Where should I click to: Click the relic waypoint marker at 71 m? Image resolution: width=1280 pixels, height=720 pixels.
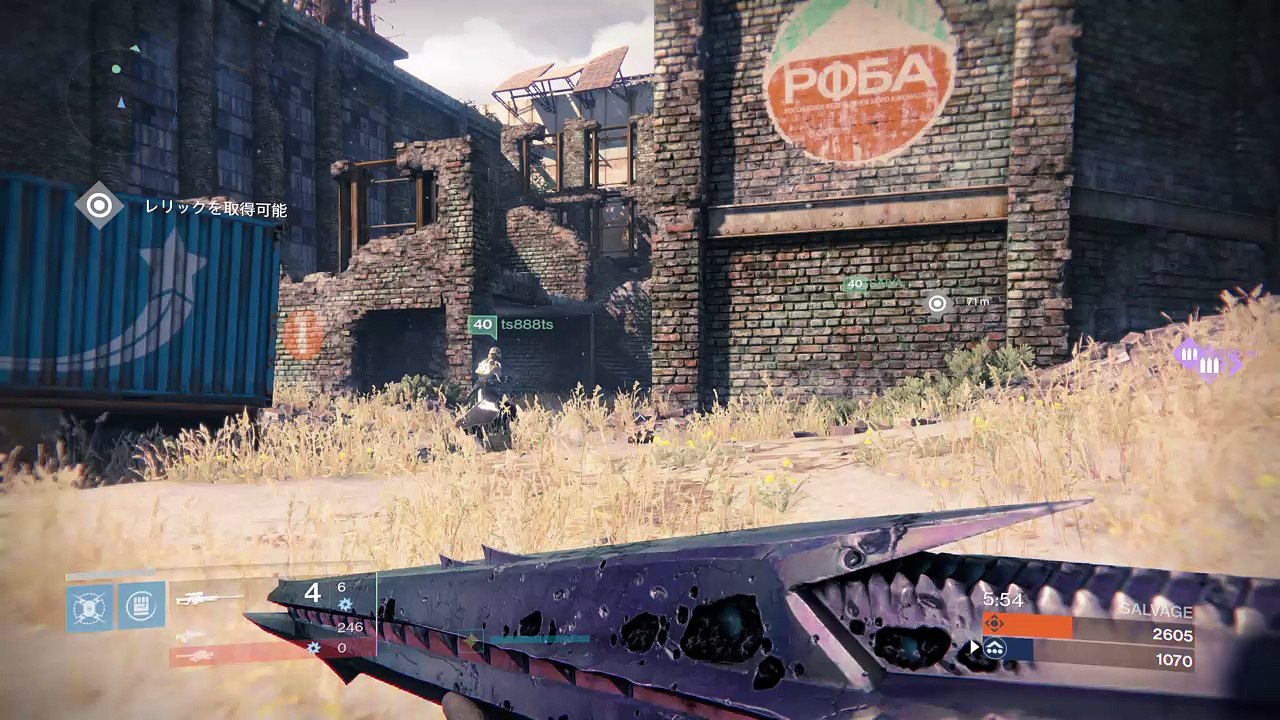tap(937, 303)
